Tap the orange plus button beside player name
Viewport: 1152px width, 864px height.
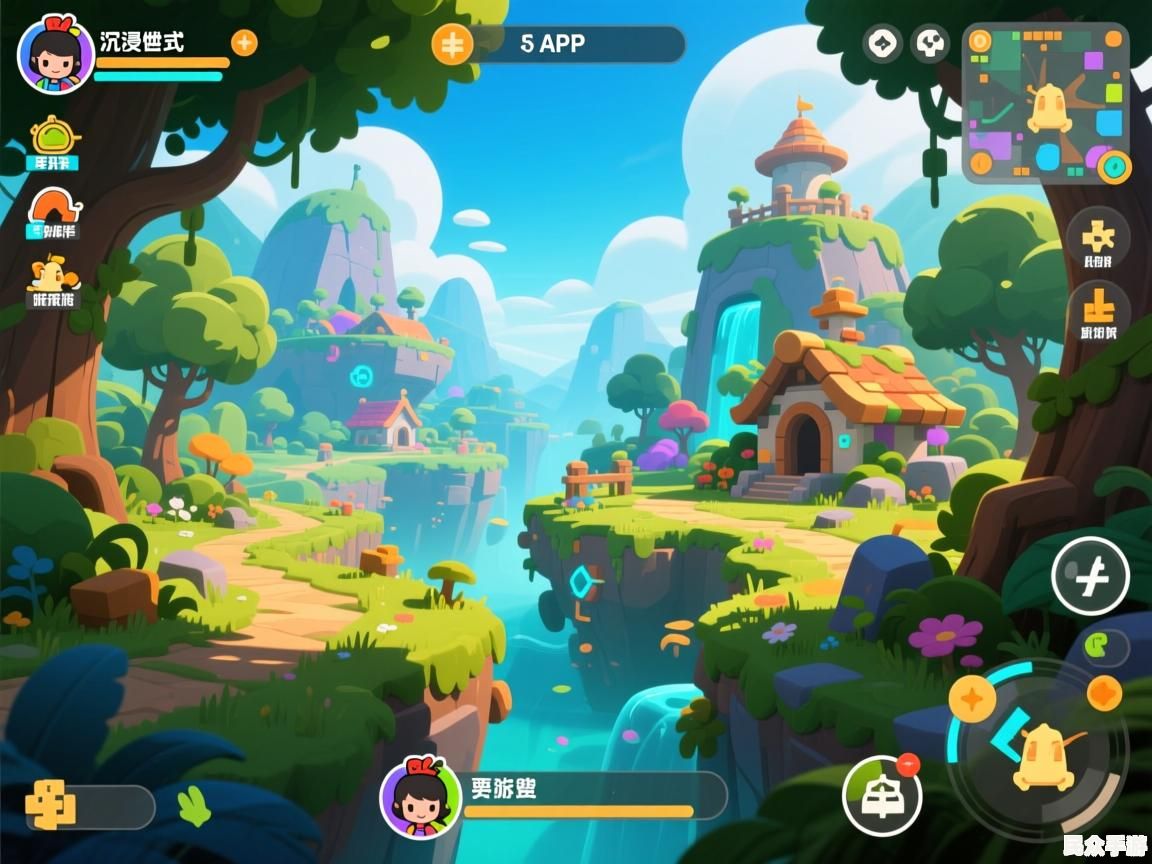point(244,43)
